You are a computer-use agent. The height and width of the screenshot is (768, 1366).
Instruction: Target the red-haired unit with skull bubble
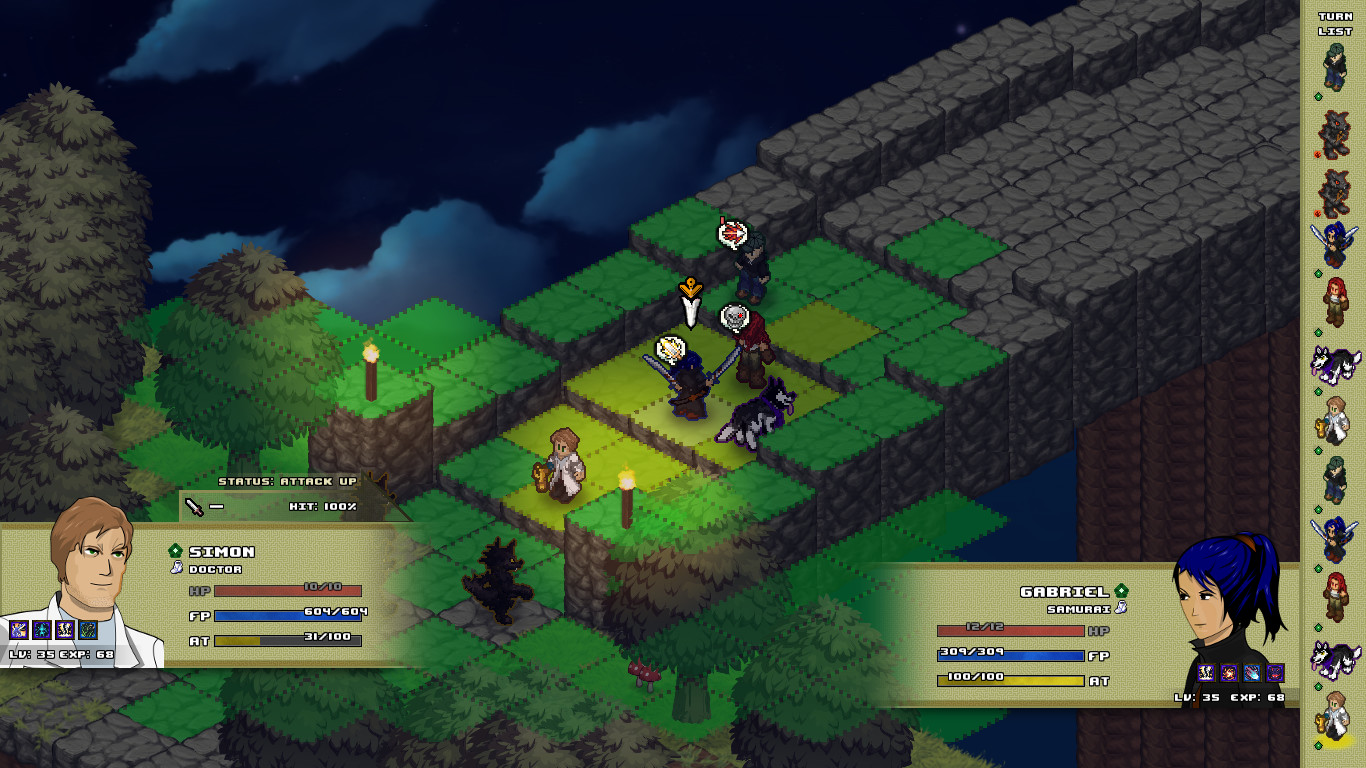754,350
